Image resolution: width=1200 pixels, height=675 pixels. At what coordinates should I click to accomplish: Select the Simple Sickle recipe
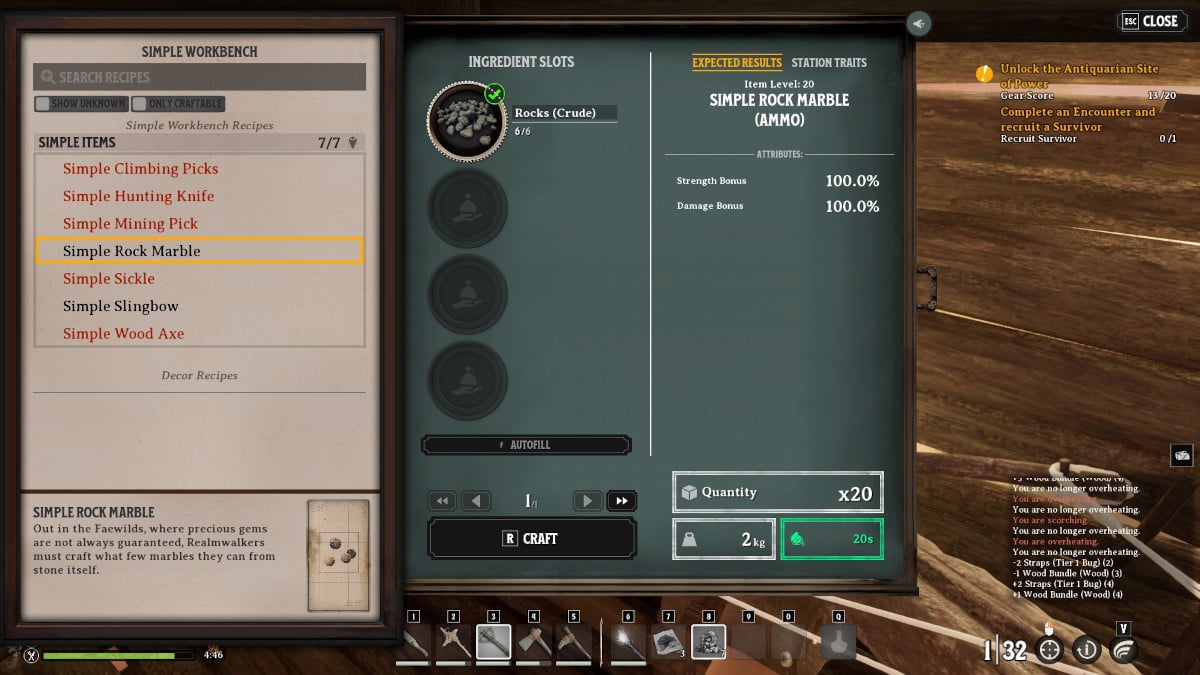coord(109,279)
